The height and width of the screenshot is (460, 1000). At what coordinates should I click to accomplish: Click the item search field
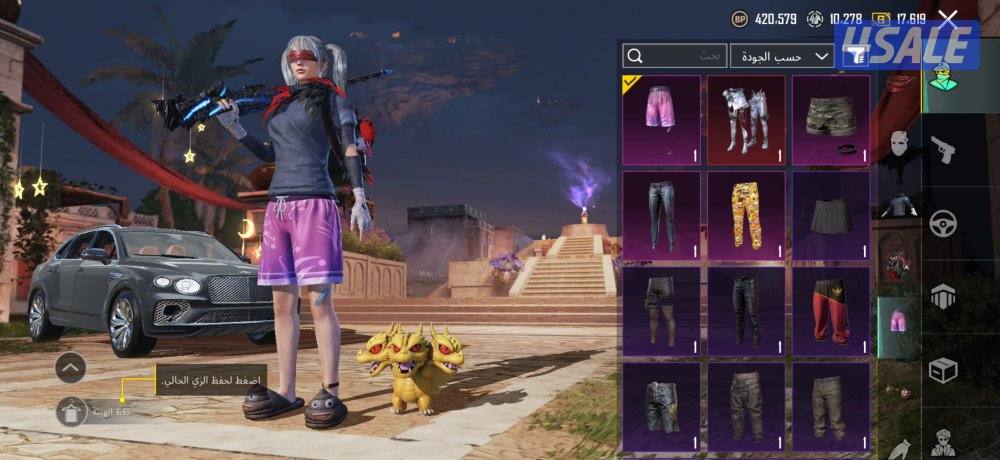[675, 56]
